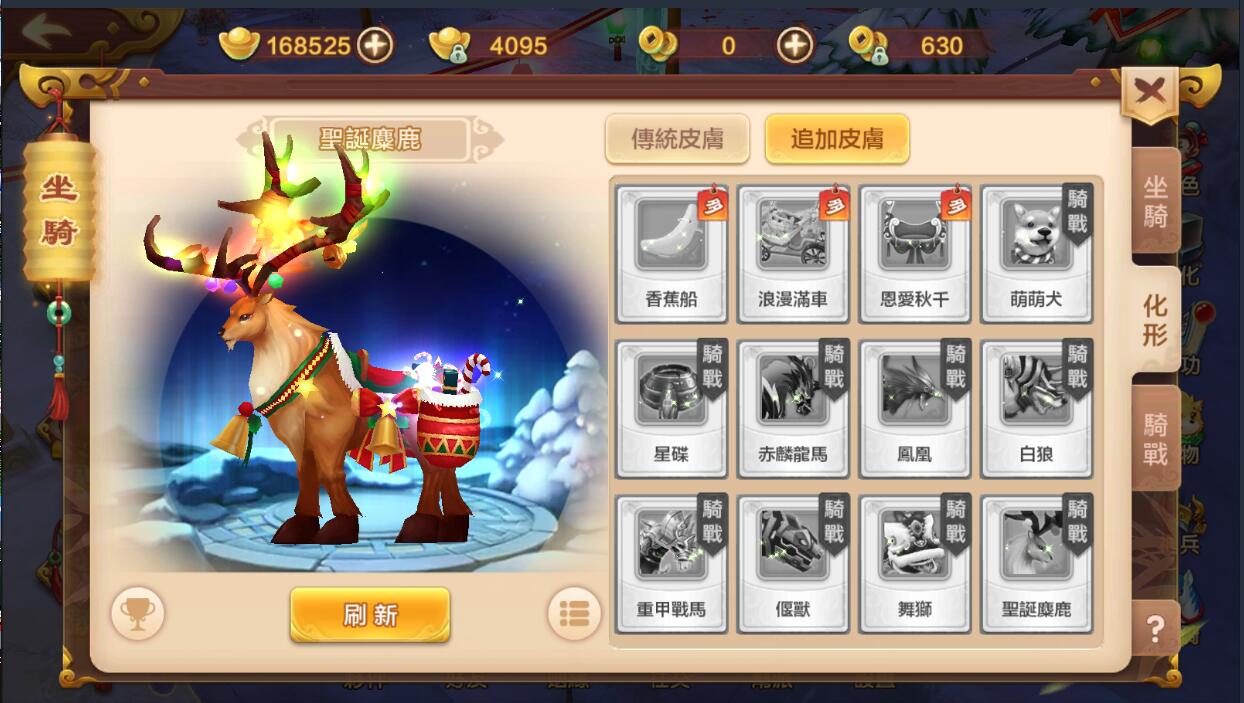The height and width of the screenshot is (703, 1244).
Task: Choose the 鳳凰 mount skin
Action: pyautogui.click(x=914, y=409)
